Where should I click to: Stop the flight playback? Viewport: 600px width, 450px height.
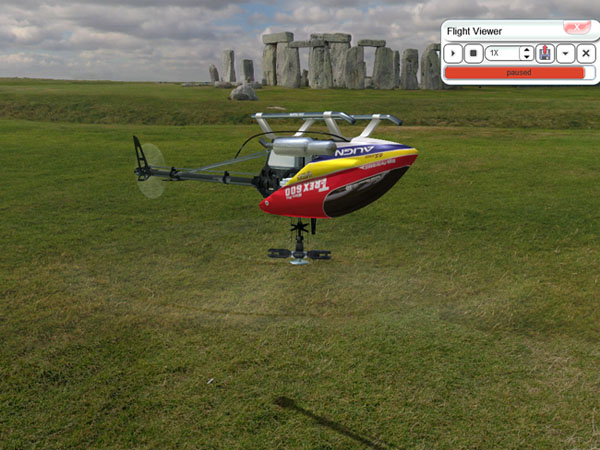click(x=473, y=53)
